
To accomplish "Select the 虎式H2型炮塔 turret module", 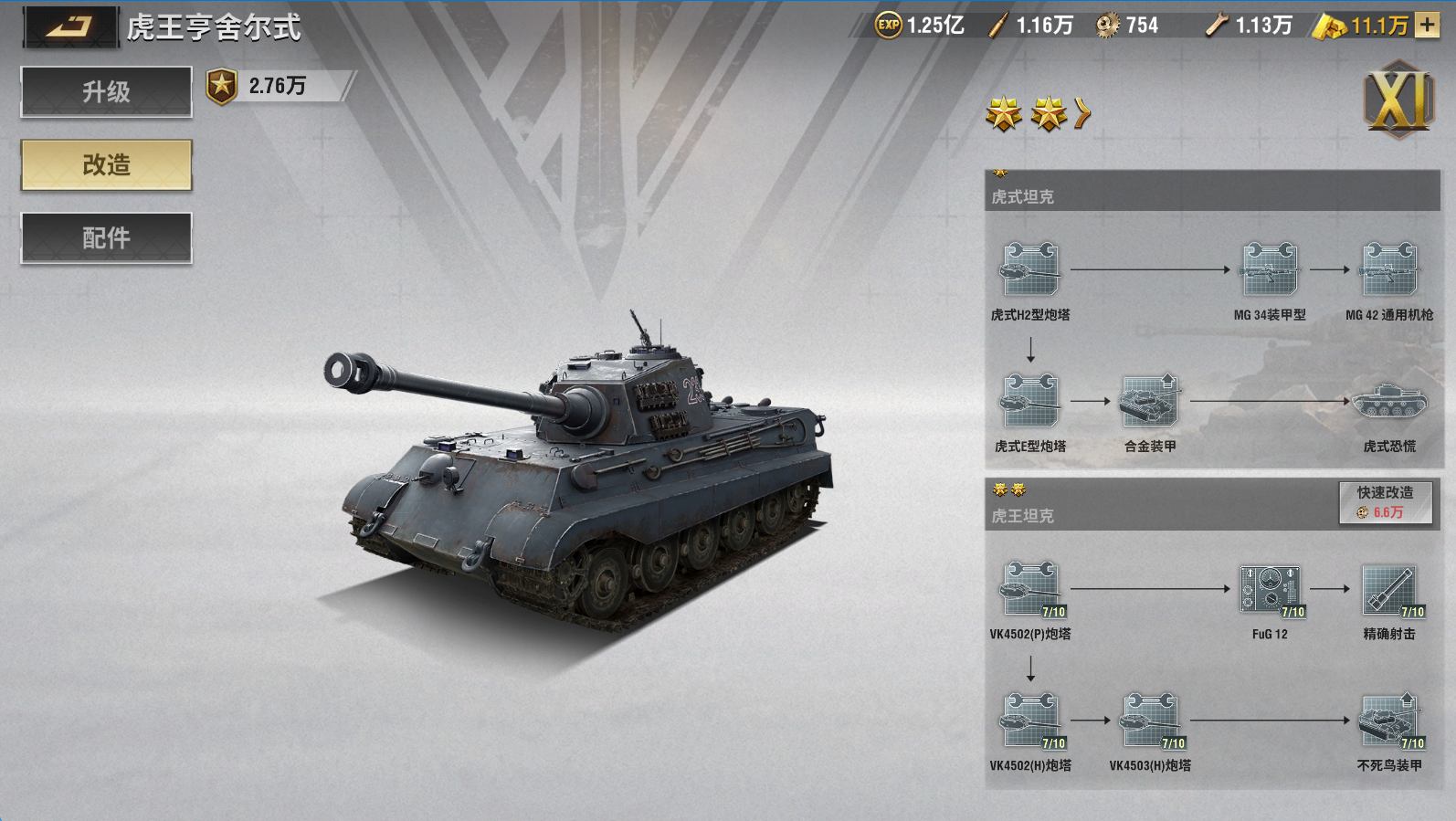I will (1030, 269).
